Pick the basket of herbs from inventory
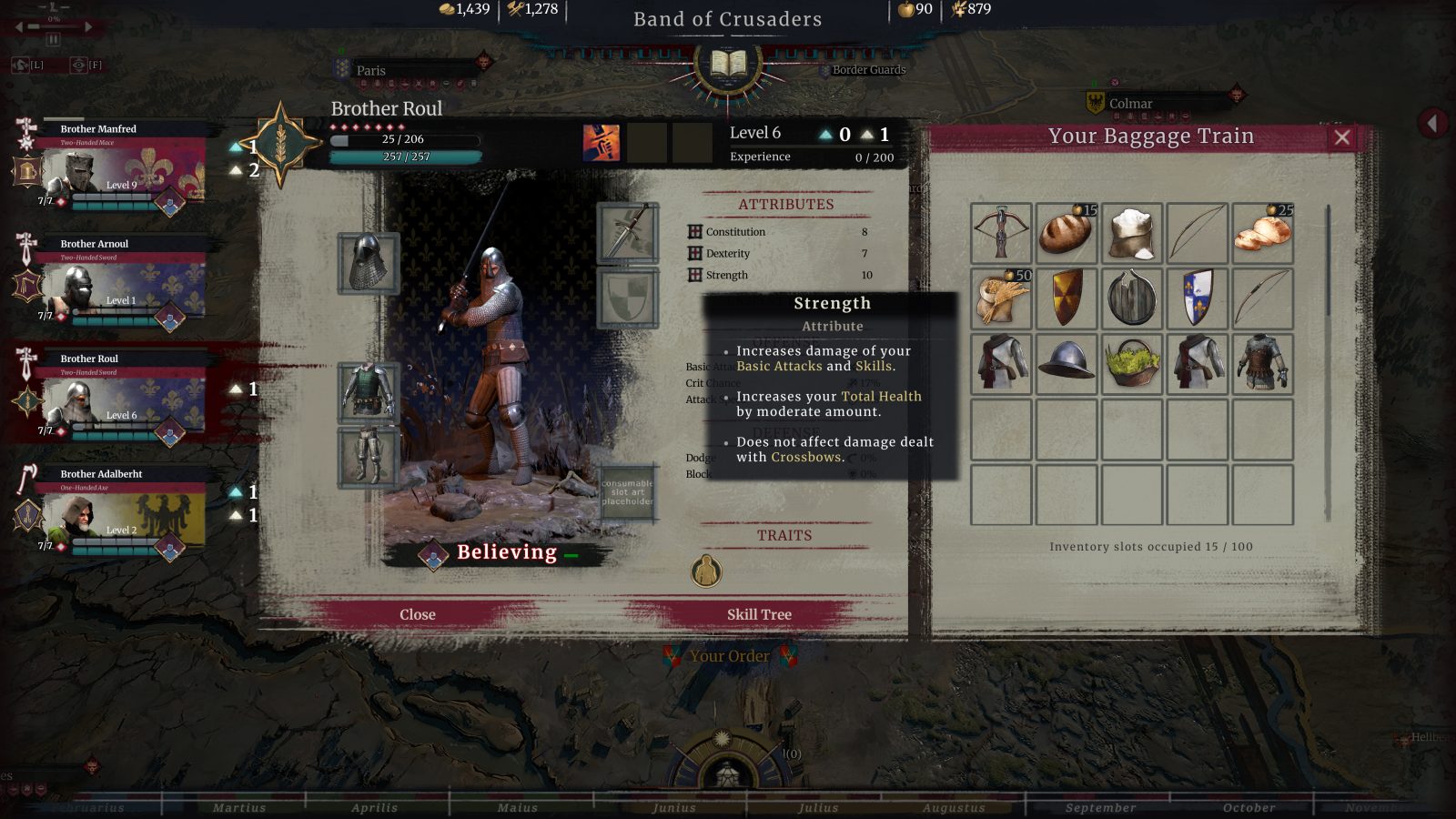 [1131, 363]
